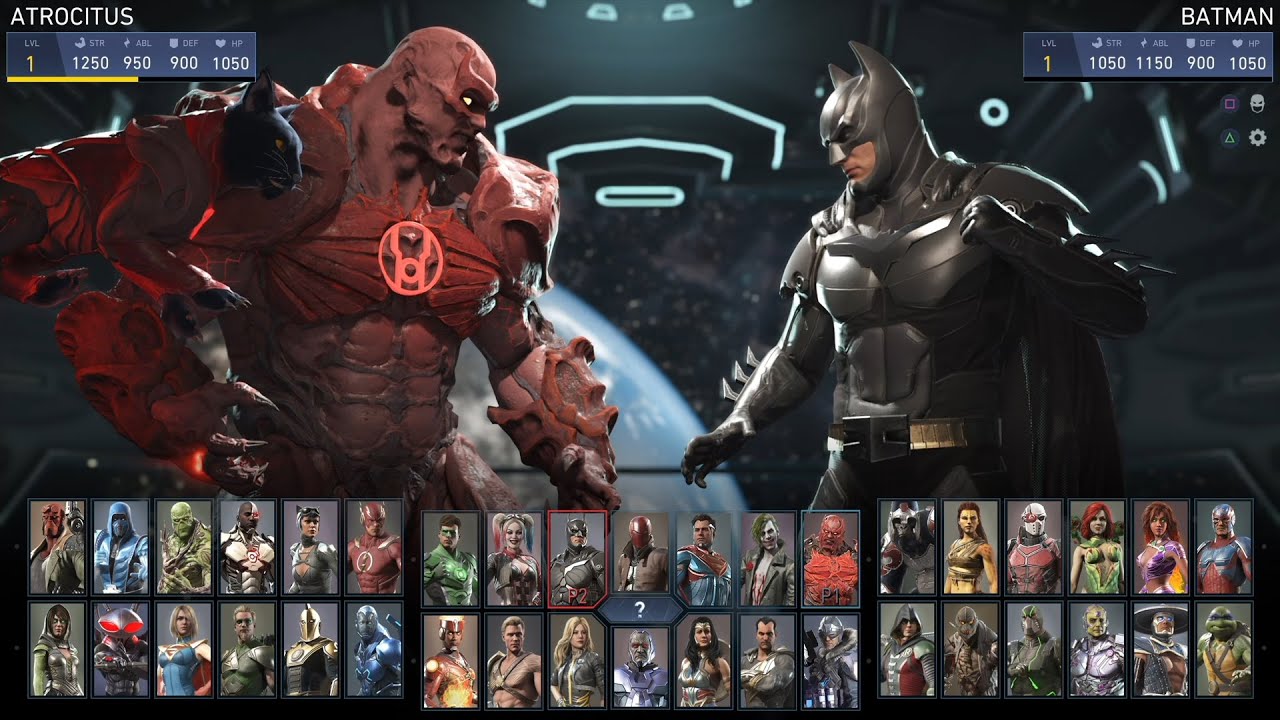This screenshot has height=720, width=1280.
Task: Pick Poison Ivy's portrait
Action: [x=1097, y=550]
